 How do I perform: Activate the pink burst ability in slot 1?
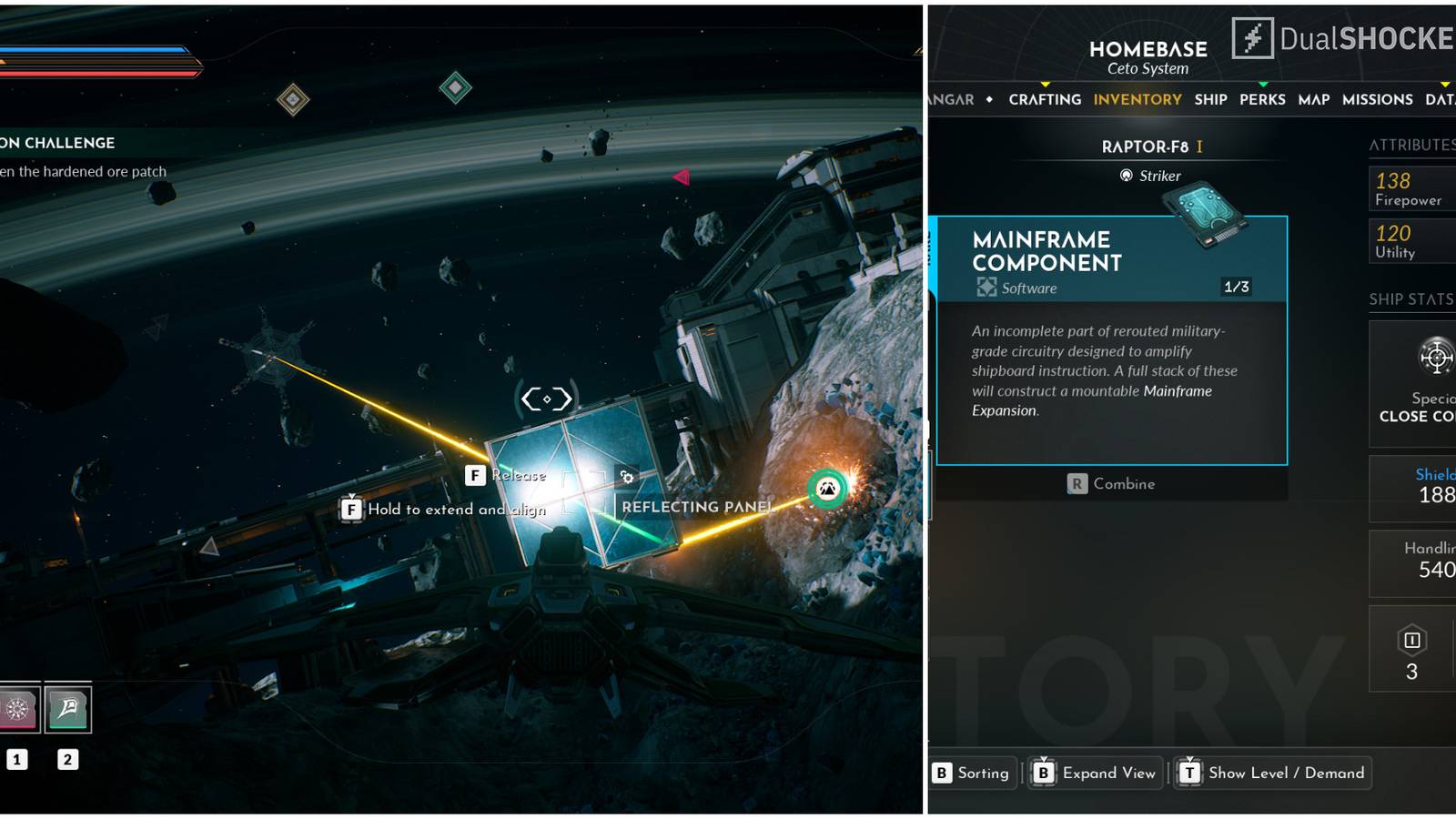(x=17, y=709)
